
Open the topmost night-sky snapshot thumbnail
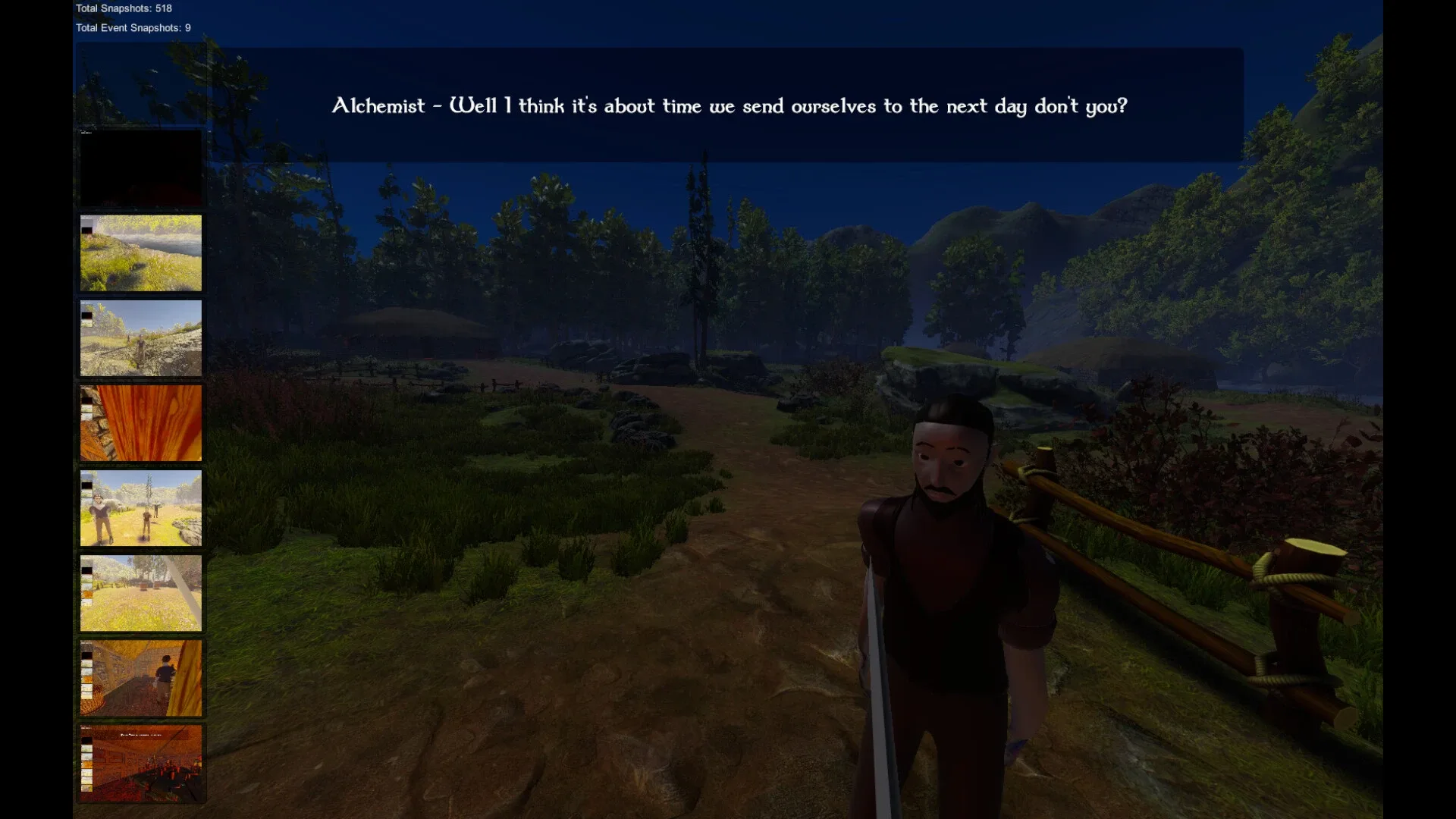pos(140,83)
